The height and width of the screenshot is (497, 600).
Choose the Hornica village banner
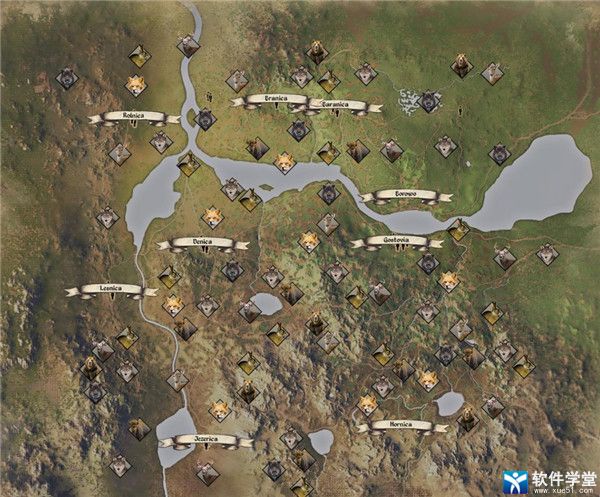coord(395,426)
